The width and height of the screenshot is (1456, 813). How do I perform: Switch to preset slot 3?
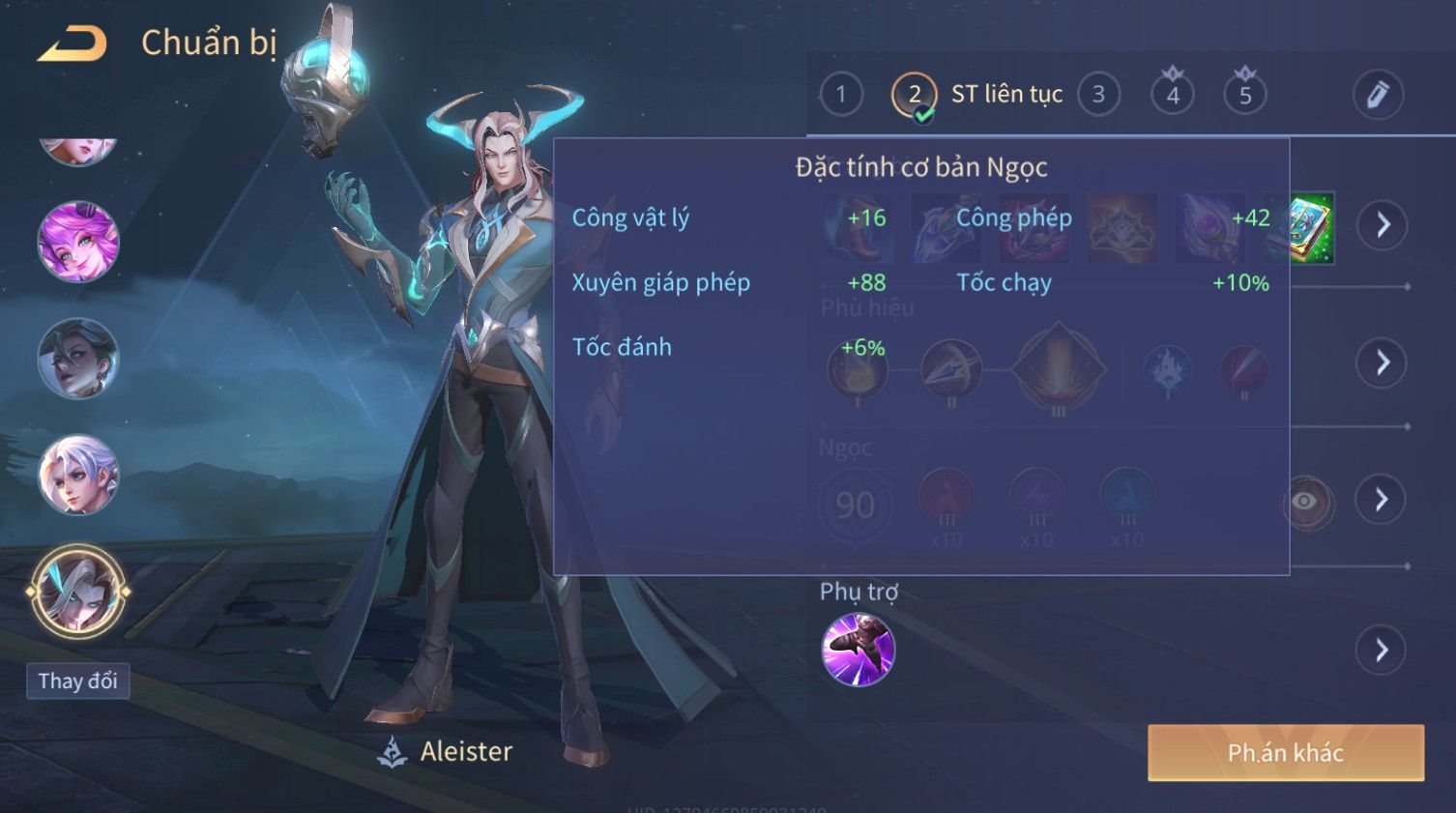coord(1098,95)
